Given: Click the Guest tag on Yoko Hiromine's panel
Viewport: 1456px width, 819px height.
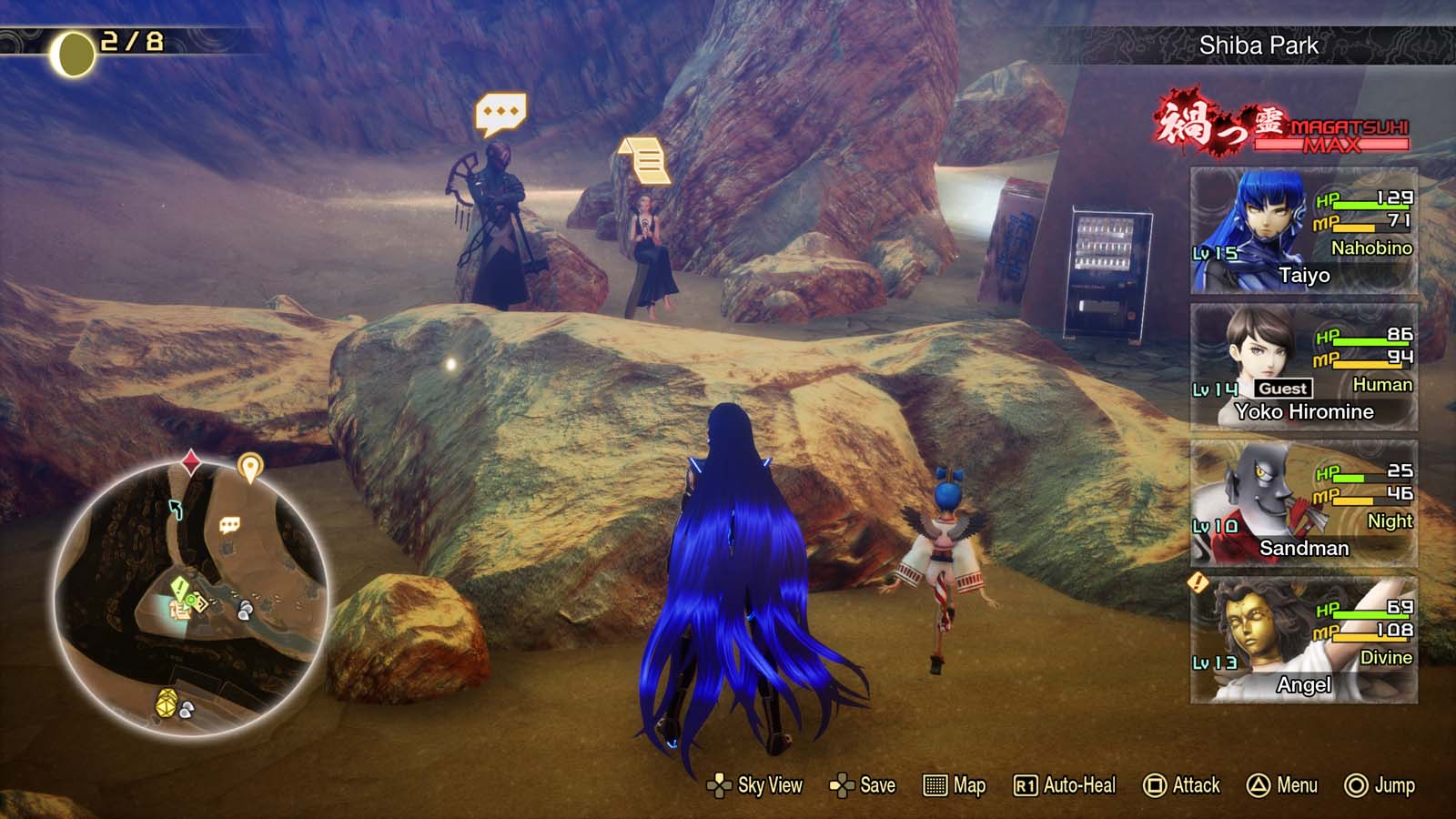Looking at the screenshot, I should (1283, 388).
